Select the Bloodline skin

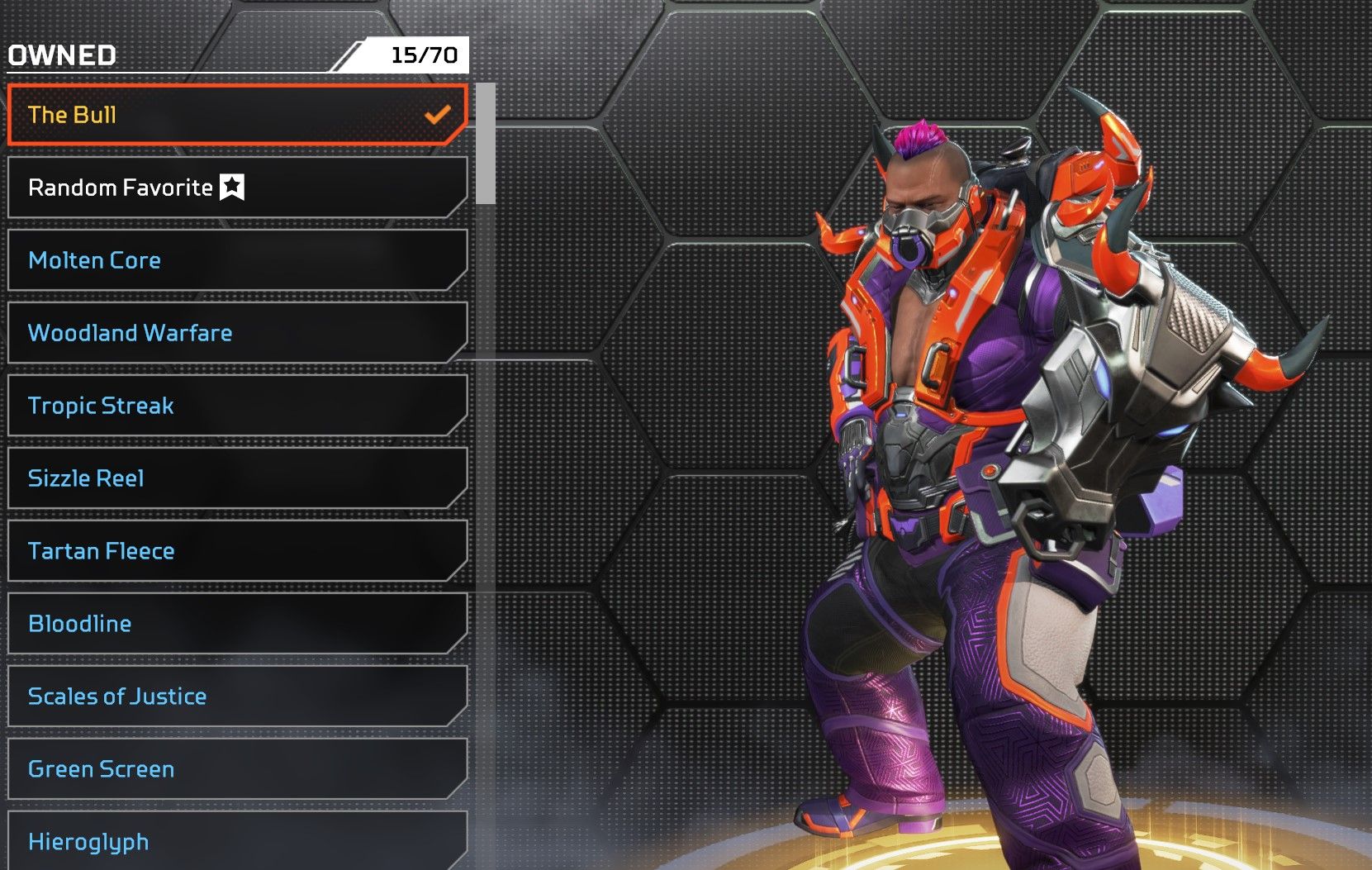pyautogui.click(x=237, y=624)
